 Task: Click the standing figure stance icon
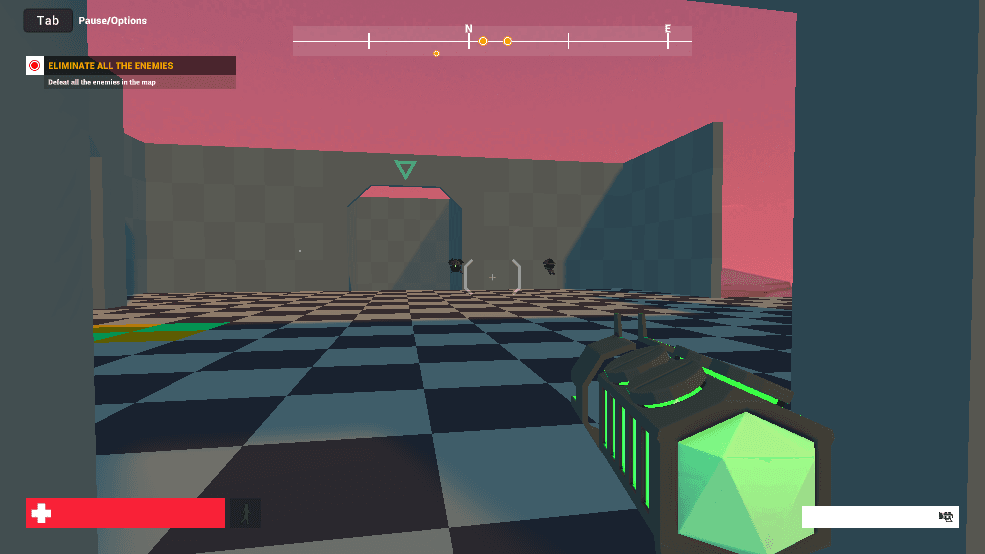pos(246,513)
